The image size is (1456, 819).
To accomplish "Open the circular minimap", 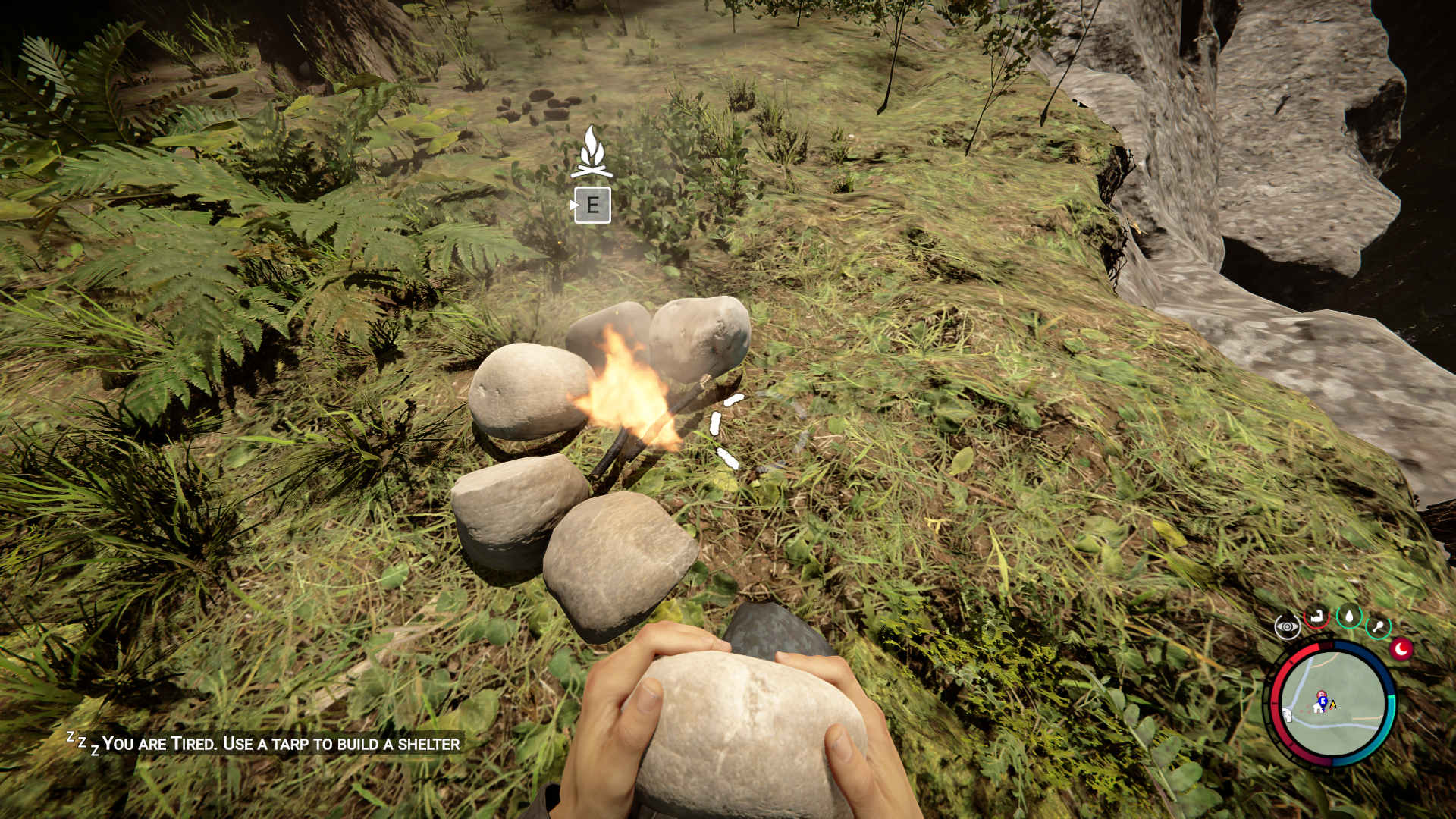I will (1332, 704).
